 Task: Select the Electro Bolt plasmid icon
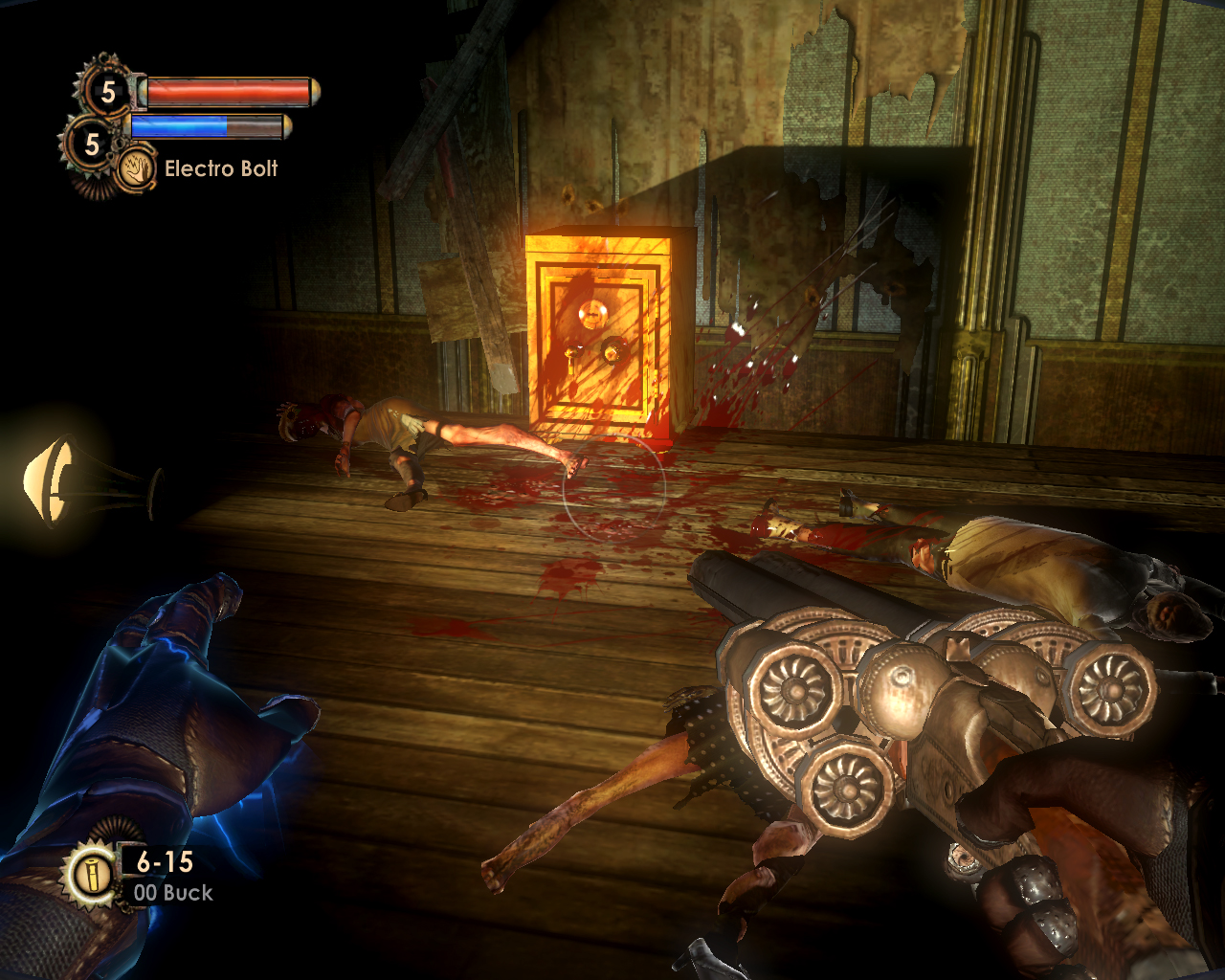138,168
